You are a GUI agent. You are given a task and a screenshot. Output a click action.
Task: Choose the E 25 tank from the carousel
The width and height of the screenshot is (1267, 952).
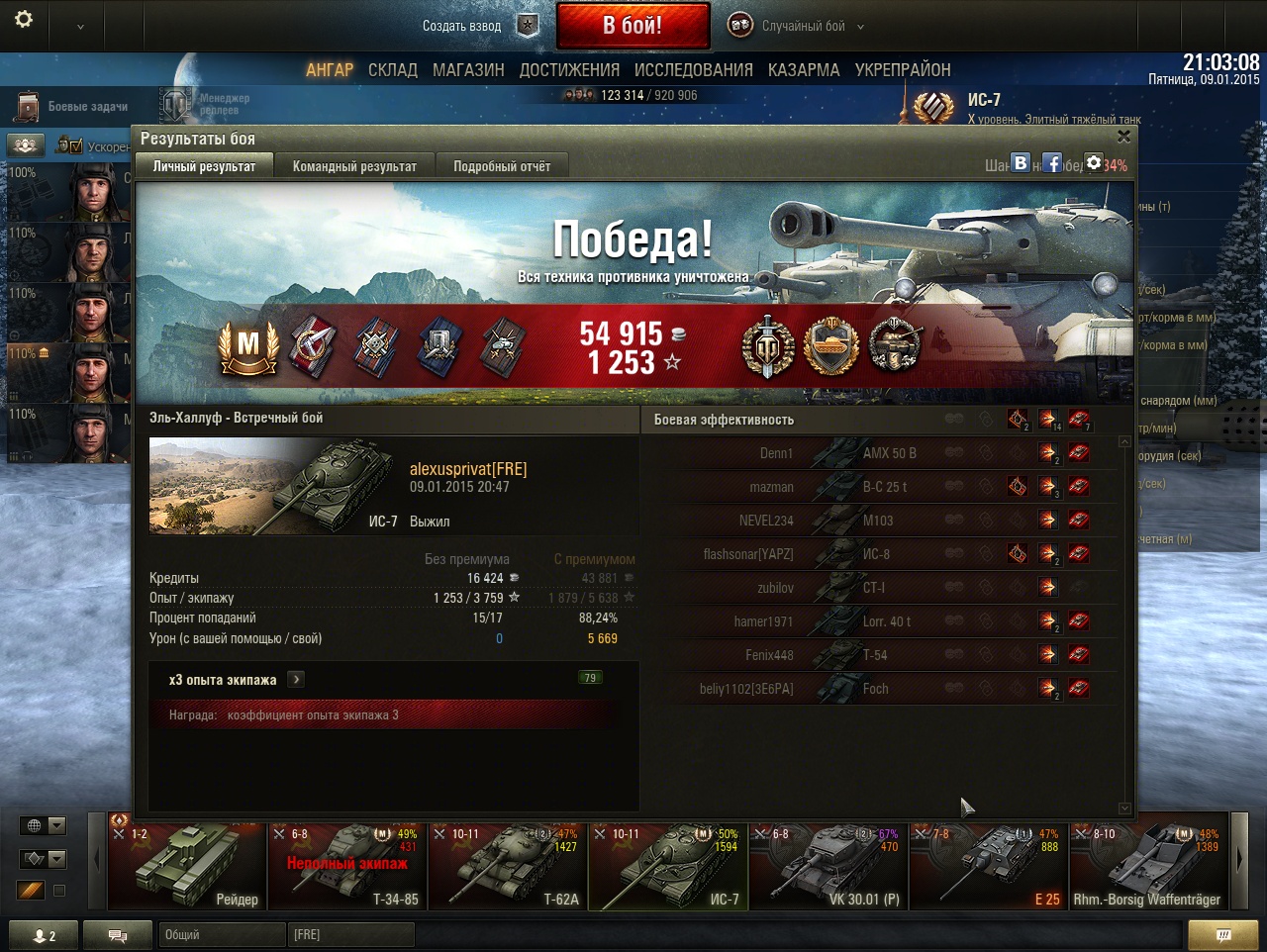click(x=988, y=868)
